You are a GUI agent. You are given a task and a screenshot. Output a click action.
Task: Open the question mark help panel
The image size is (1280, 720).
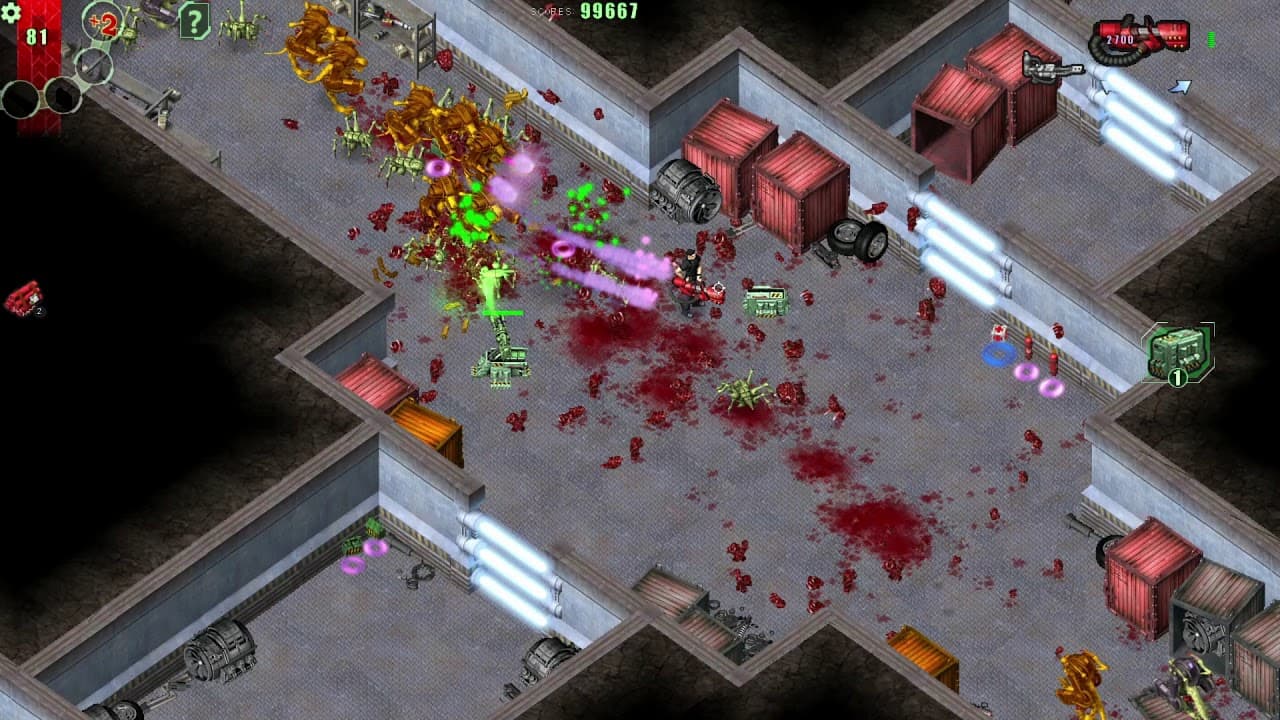point(194,20)
